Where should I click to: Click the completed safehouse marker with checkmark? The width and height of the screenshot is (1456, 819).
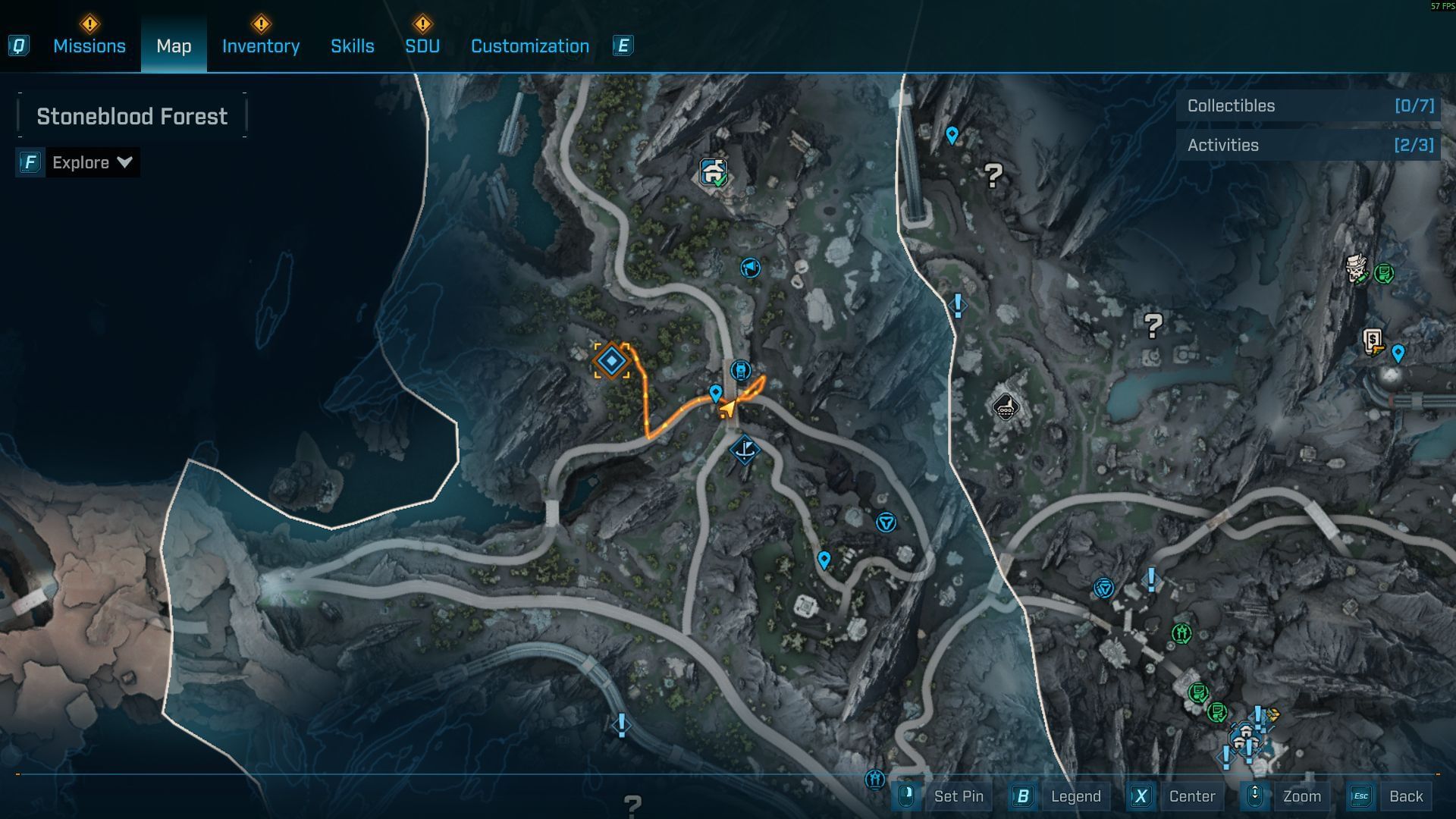pyautogui.click(x=713, y=173)
